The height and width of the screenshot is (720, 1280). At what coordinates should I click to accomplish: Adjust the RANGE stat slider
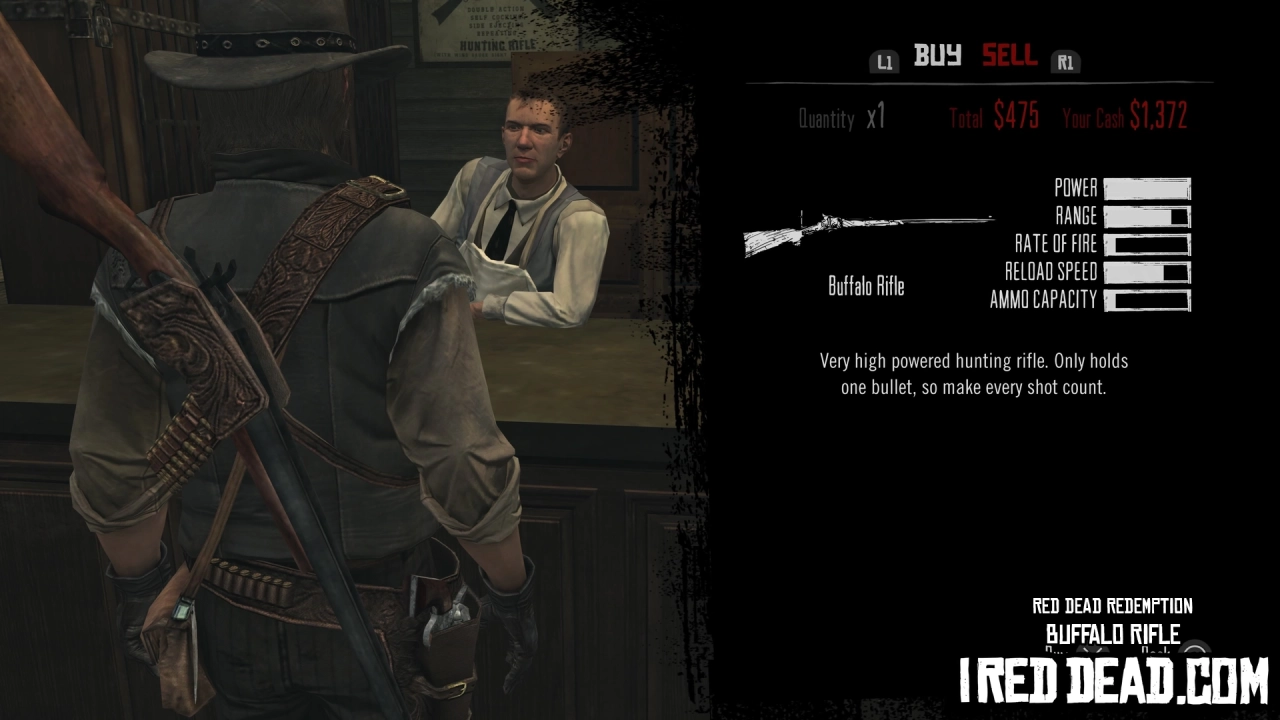pos(1147,215)
